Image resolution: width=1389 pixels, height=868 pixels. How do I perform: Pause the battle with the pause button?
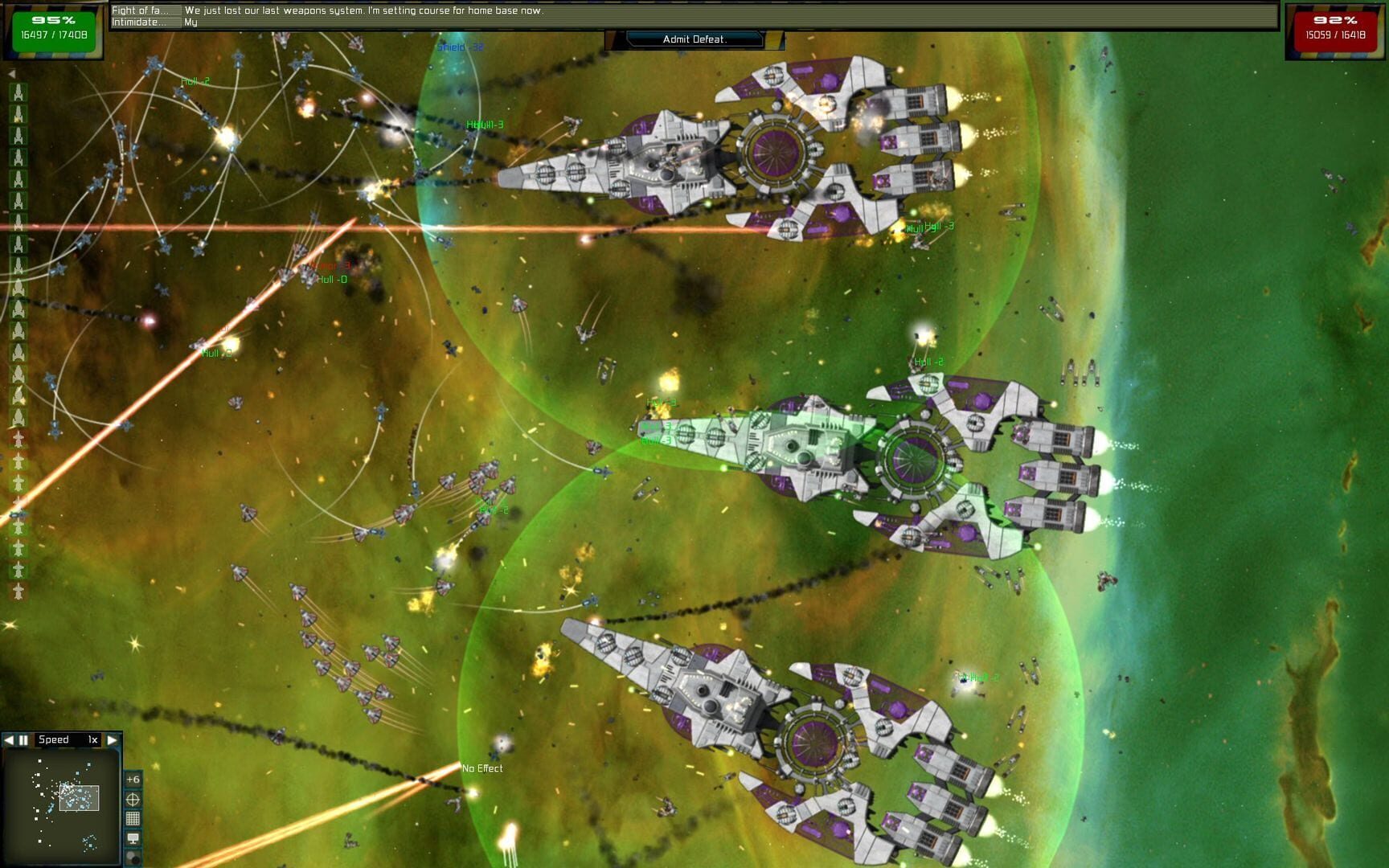(x=23, y=741)
